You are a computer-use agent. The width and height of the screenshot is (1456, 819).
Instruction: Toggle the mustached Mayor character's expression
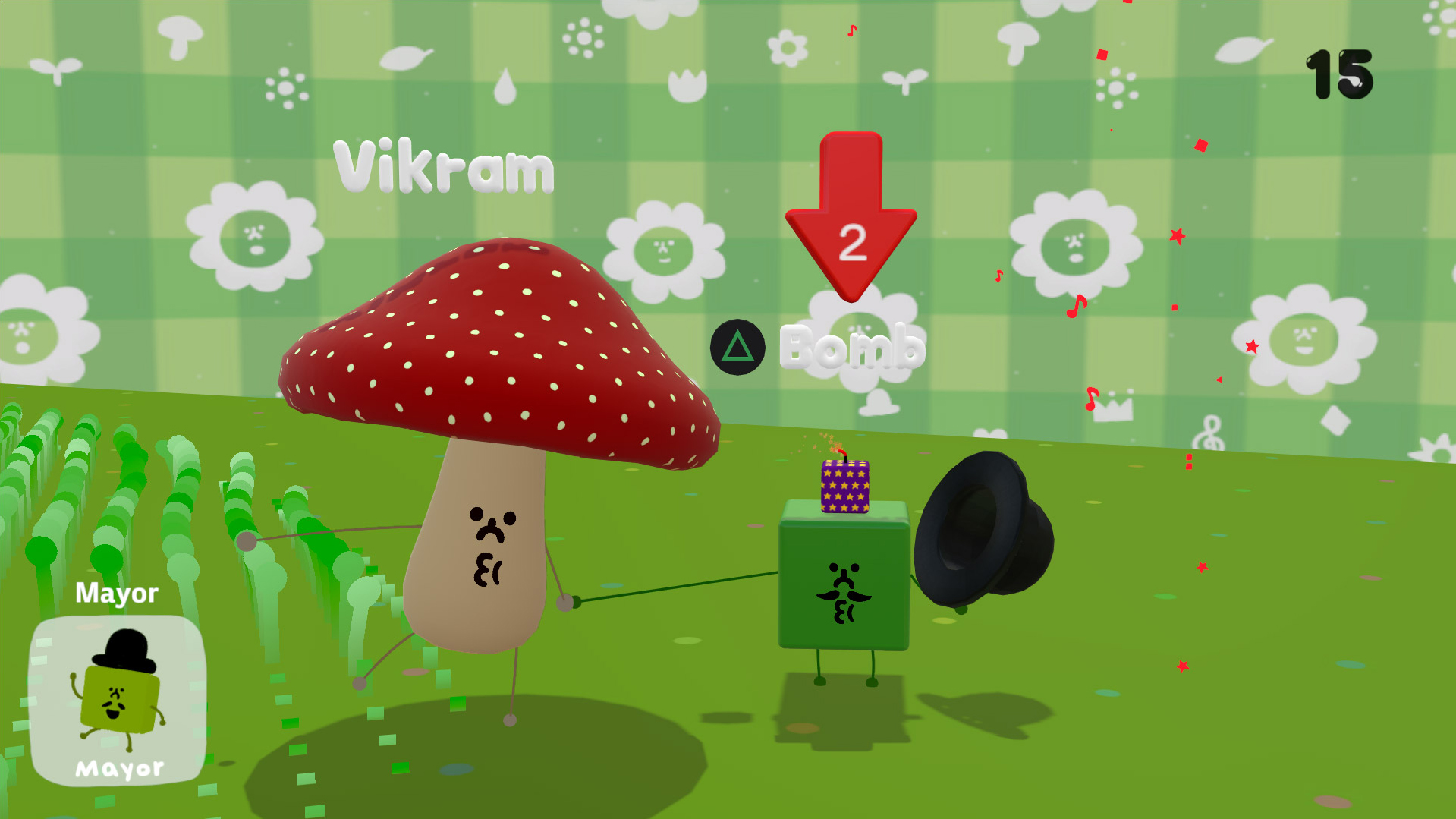[x=845, y=592]
